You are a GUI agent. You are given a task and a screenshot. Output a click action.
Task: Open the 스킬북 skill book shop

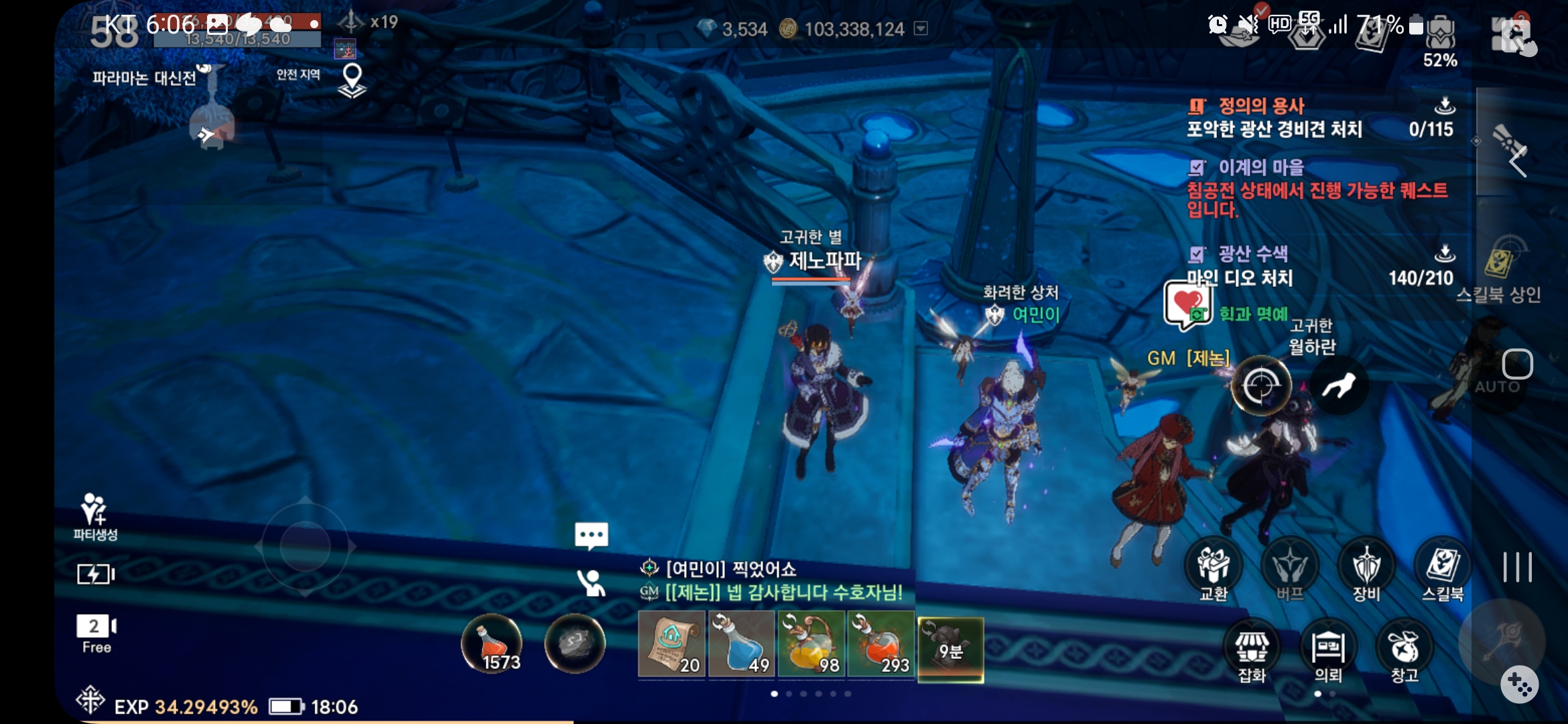[1443, 567]
